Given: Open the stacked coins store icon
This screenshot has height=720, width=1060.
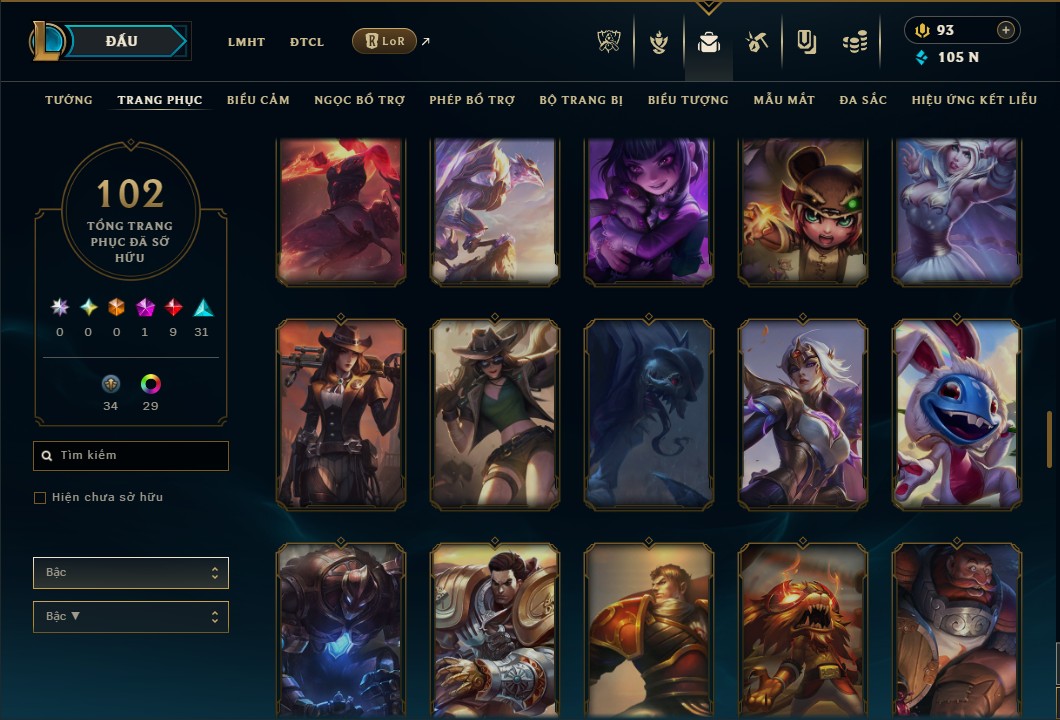Looking at the screenshot, I should pos(853,42).
